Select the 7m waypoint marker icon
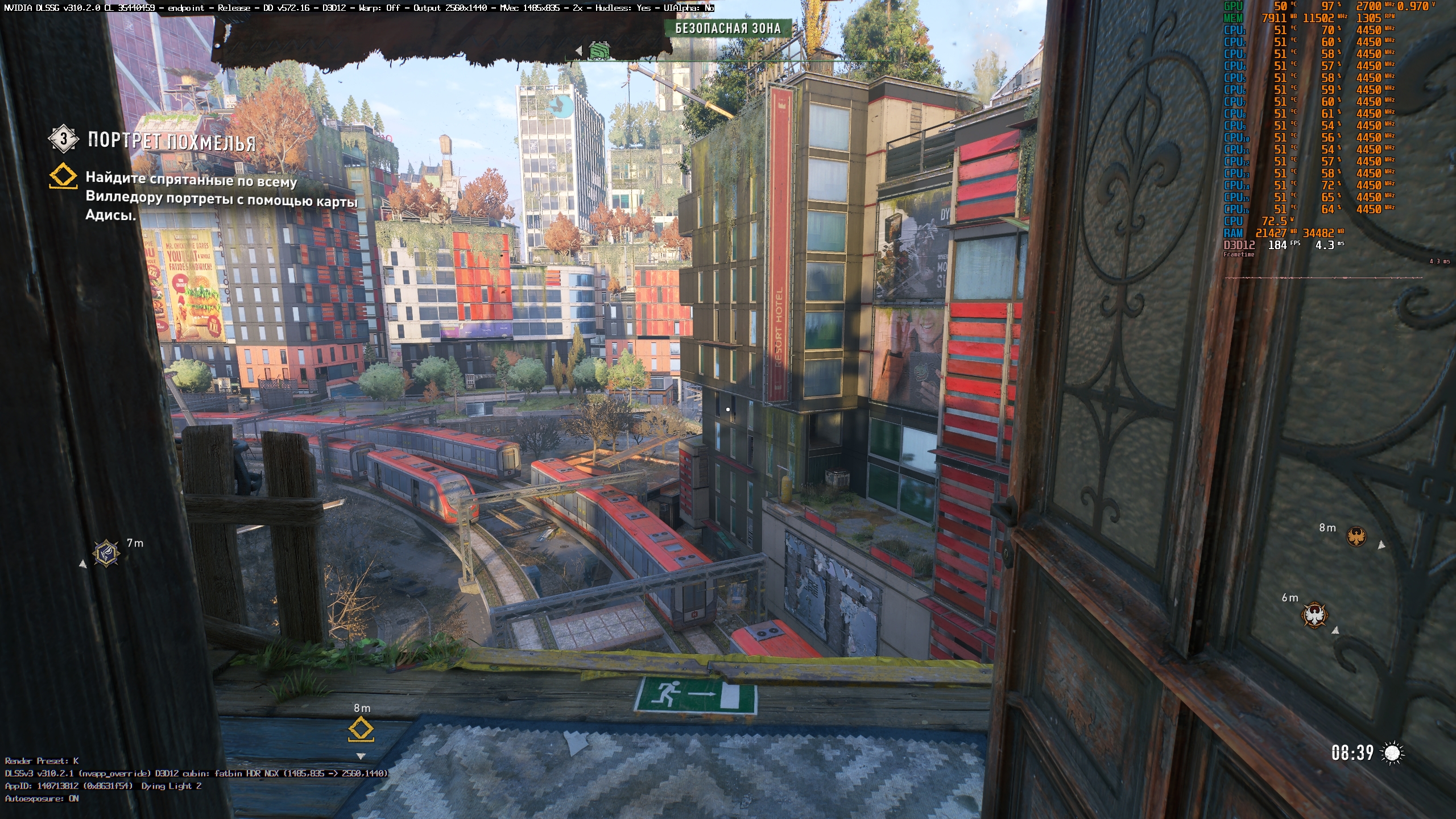The width and height of the screenshot is (1456, 819). pyautogui.click(x=106, y=553)
